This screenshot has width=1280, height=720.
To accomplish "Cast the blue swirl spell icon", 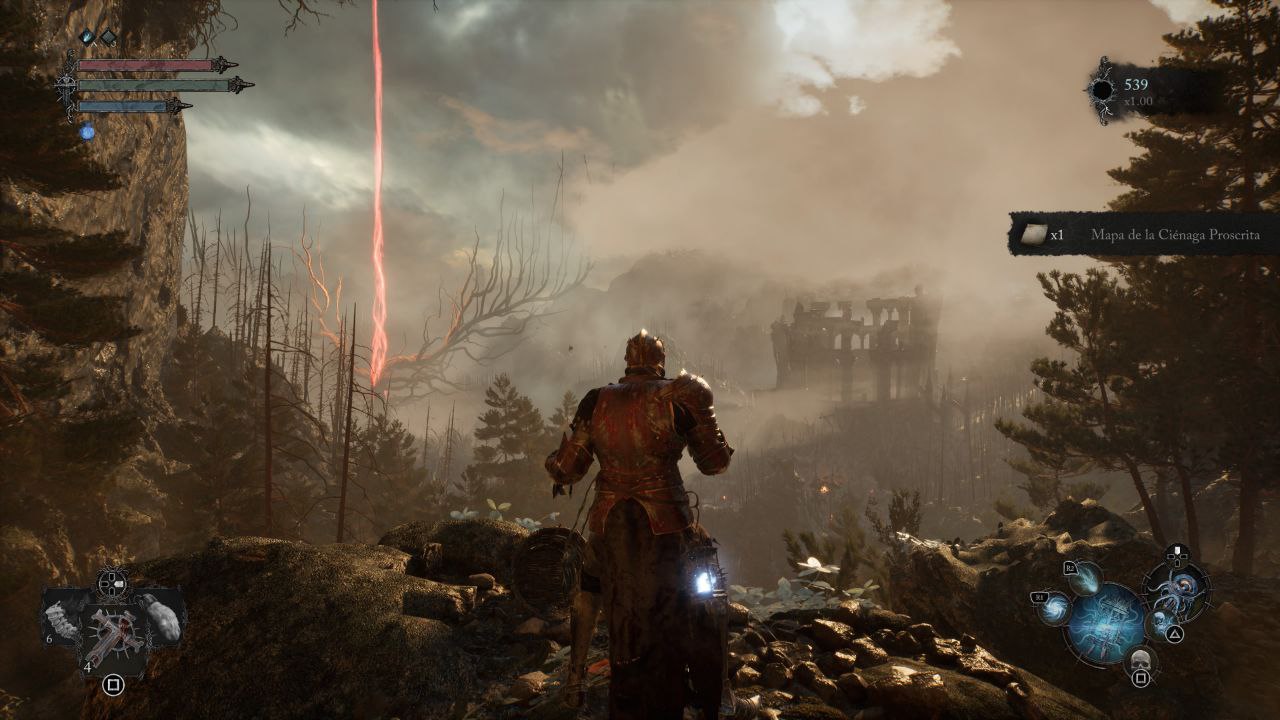I will point(1053,607).
